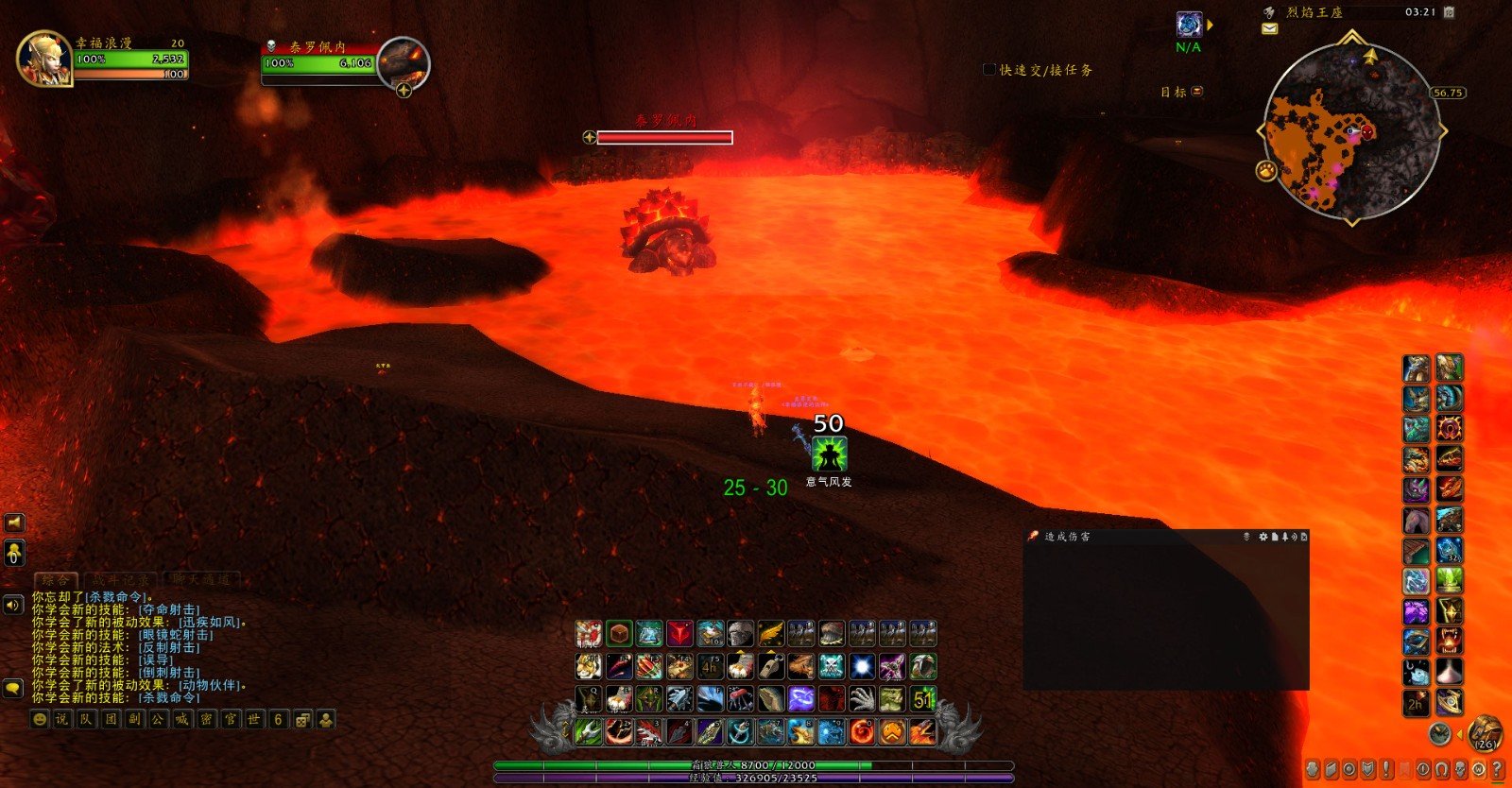Click the dice roll button
This screenshot has height=788, width=1512.
(302, 720)
